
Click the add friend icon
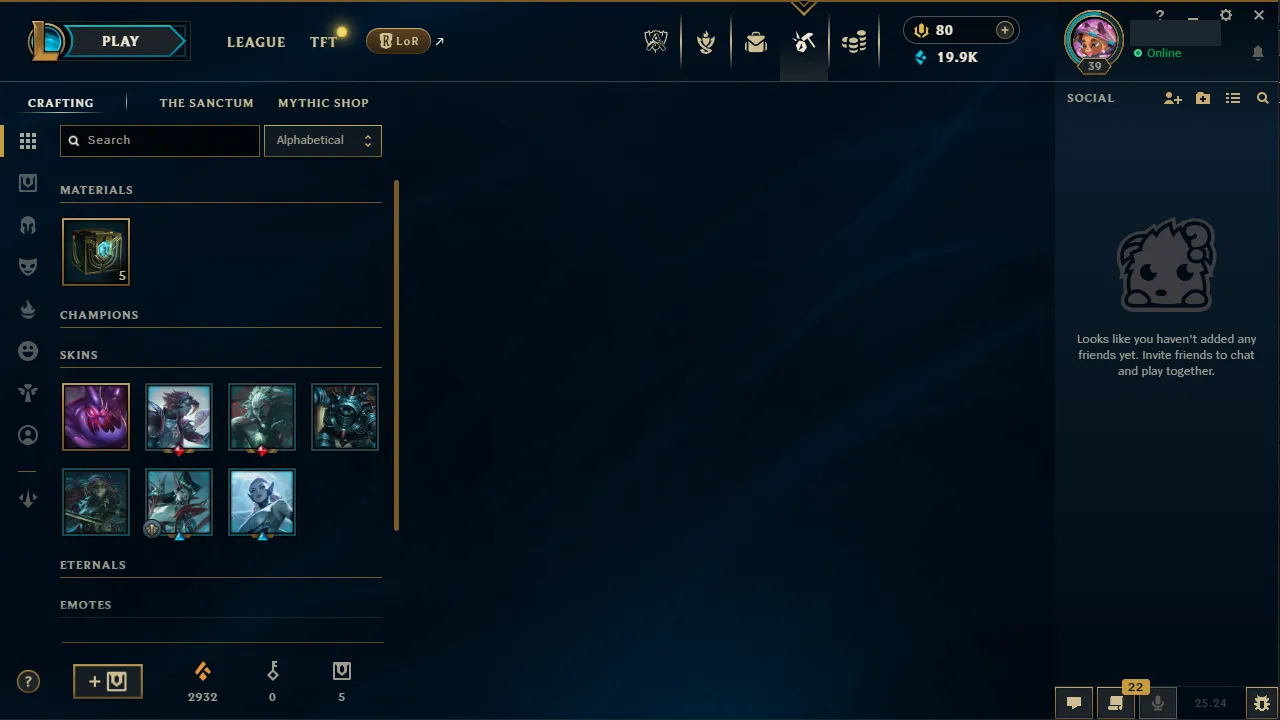(1172, 98)
